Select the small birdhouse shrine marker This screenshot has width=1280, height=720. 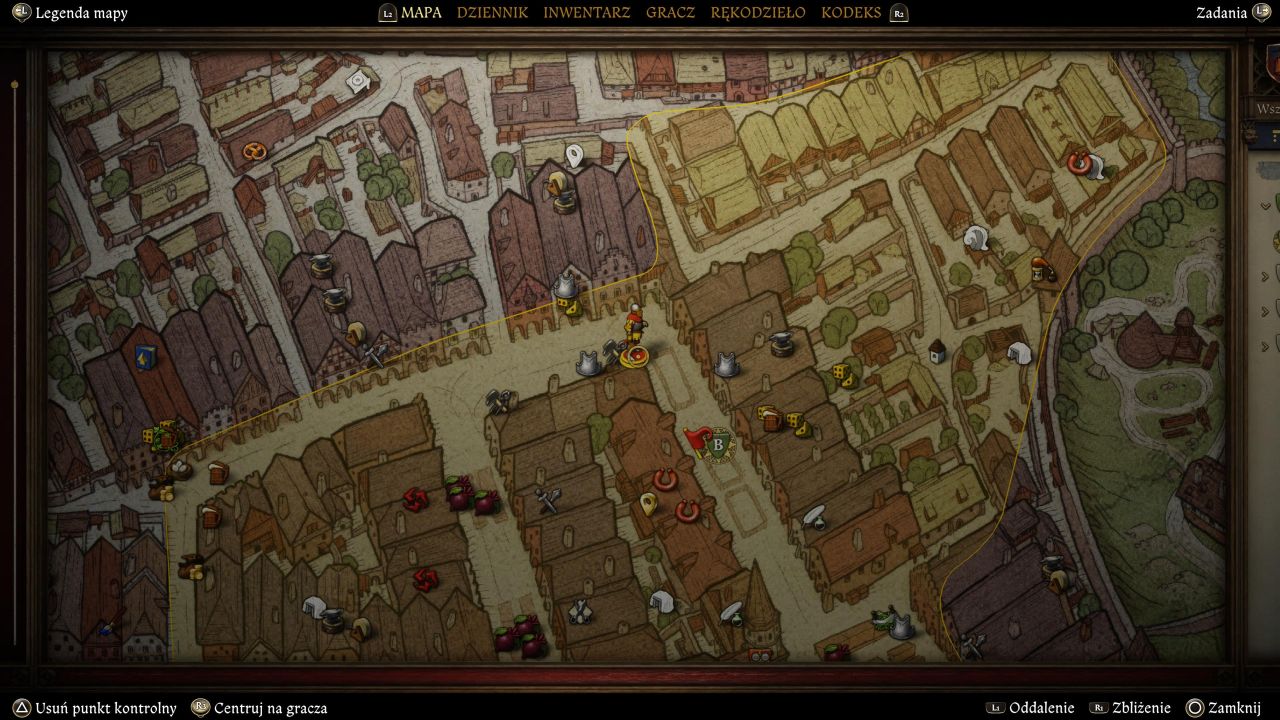click(937, 351)
